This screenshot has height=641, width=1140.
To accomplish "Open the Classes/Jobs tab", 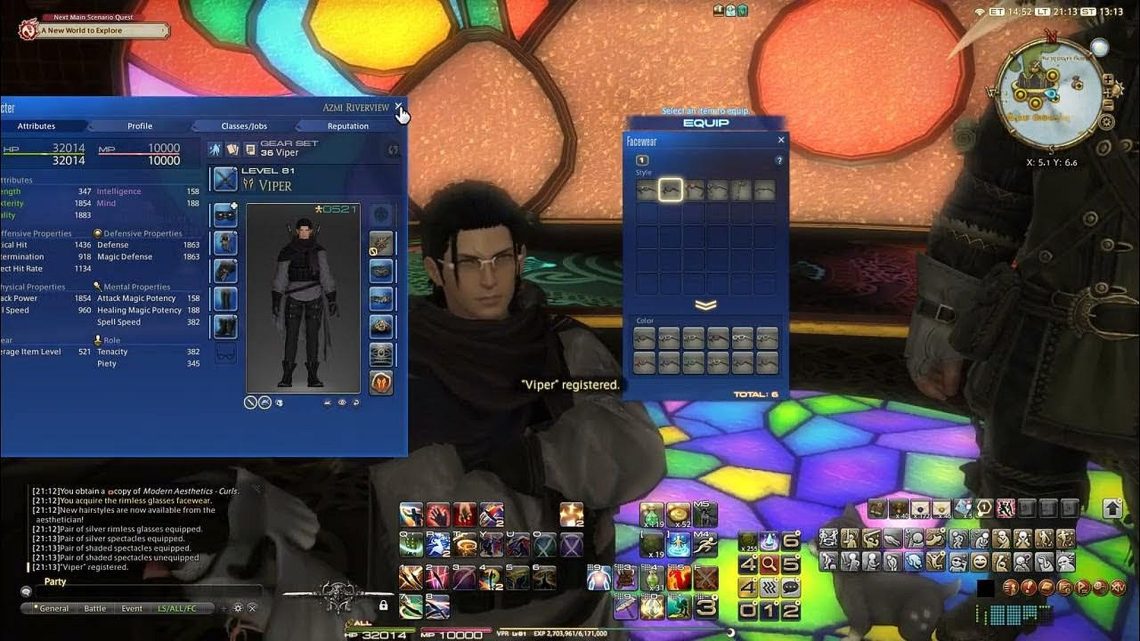I will [x=243, y=126].
